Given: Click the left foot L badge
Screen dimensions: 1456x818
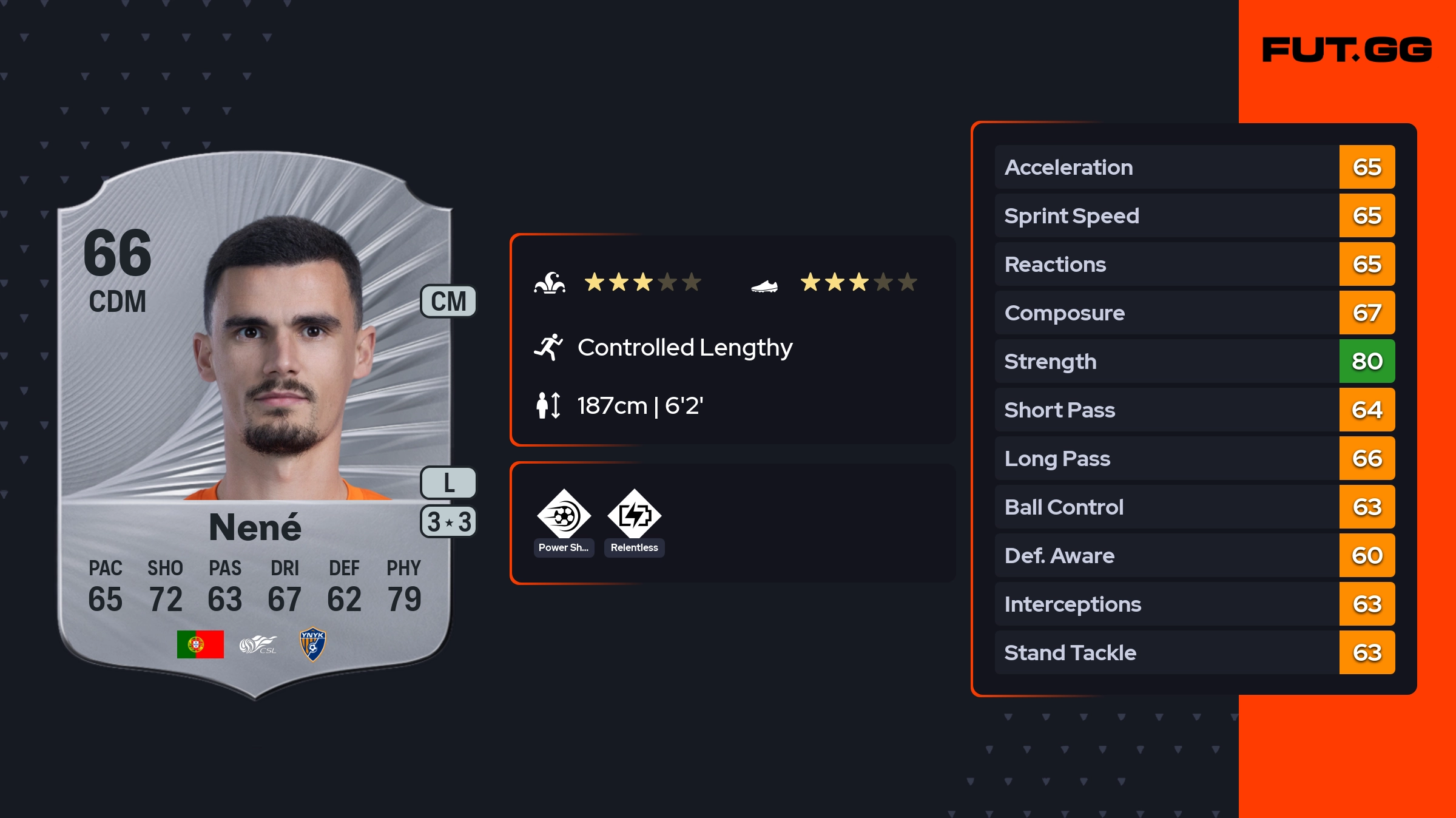Looking at the screenshot, I should pyautogui.click(x=448, y=483).
